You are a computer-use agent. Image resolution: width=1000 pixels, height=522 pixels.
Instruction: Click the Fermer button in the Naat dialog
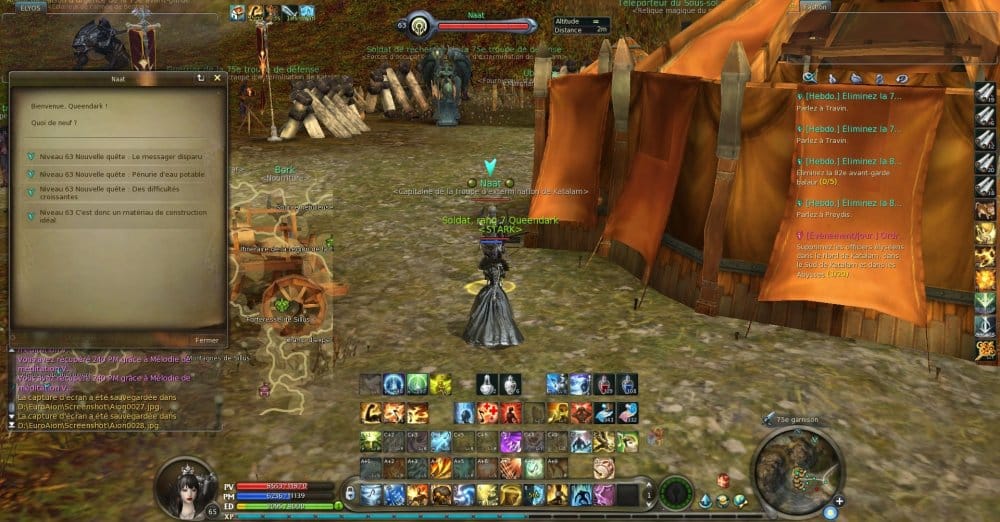click(x=207, y=340)
